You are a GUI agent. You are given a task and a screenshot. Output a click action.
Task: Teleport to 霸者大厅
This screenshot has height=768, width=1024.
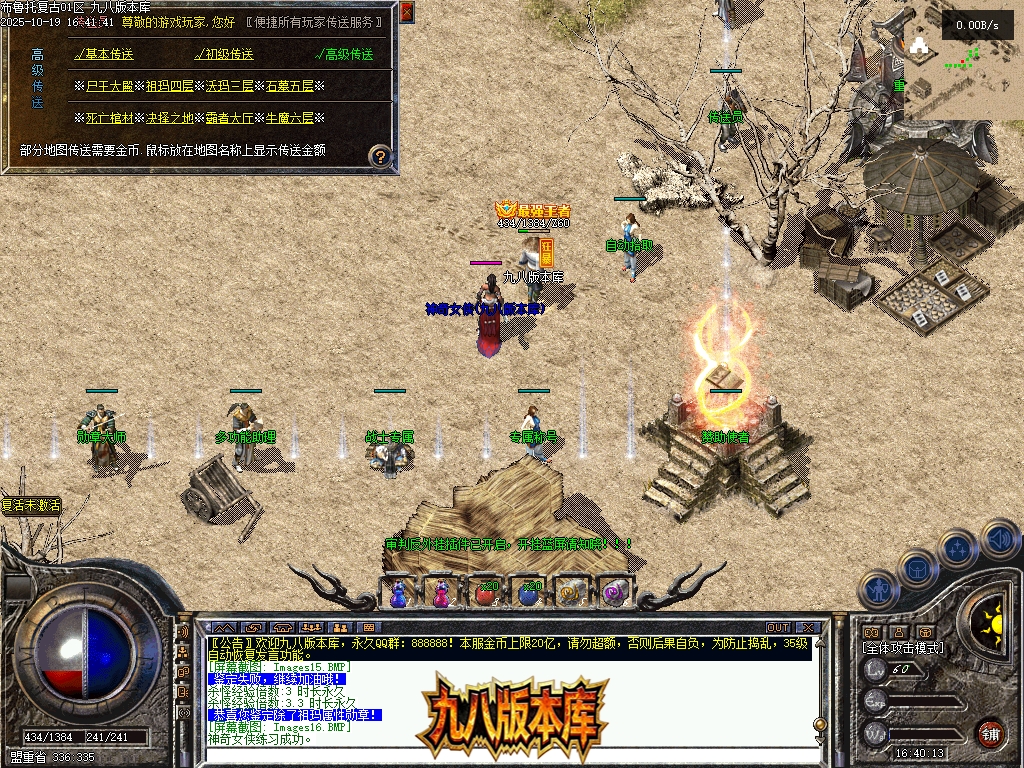pos(230,118)
